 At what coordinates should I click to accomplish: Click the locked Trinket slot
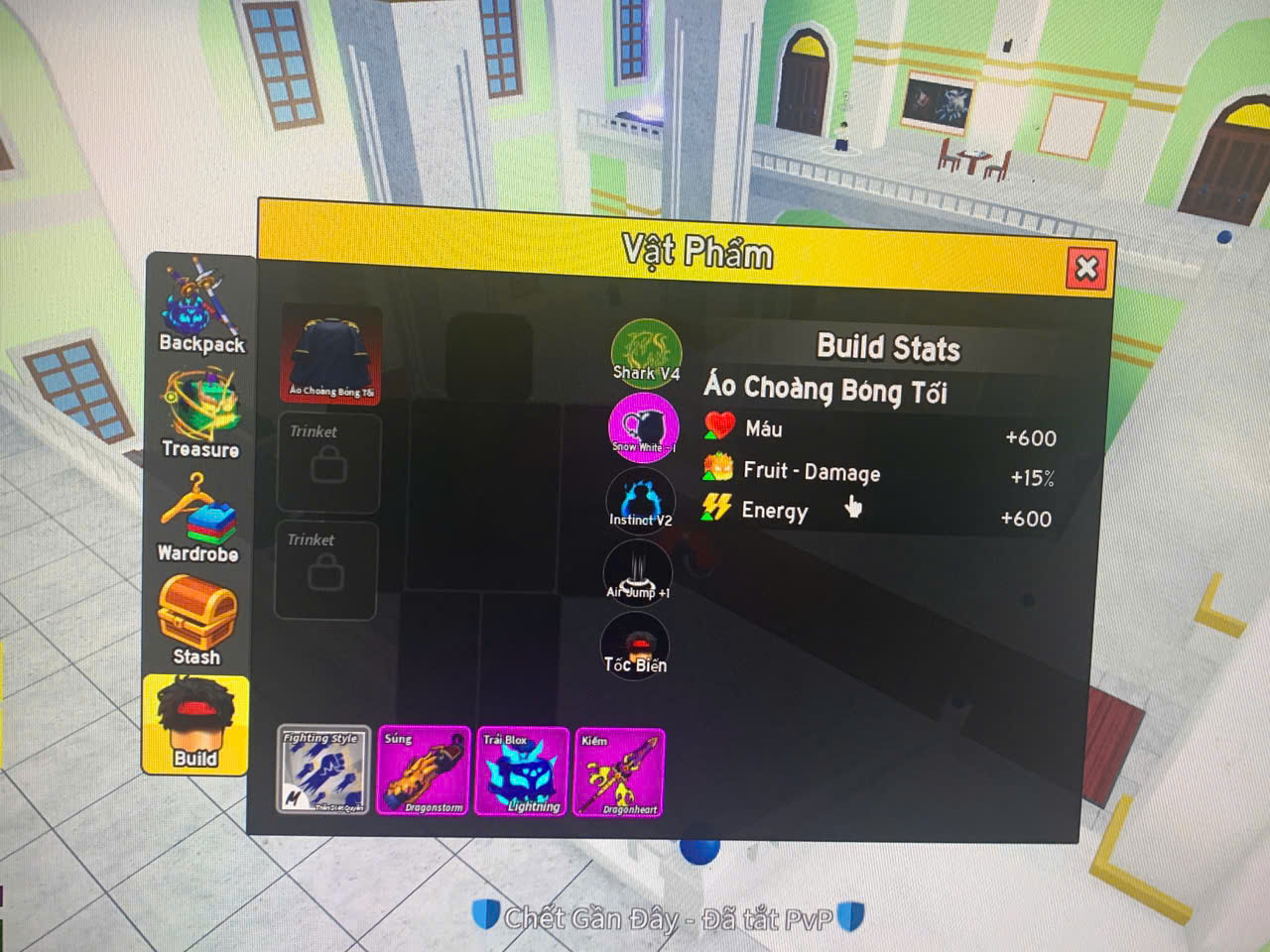click(x=326, y=461)
